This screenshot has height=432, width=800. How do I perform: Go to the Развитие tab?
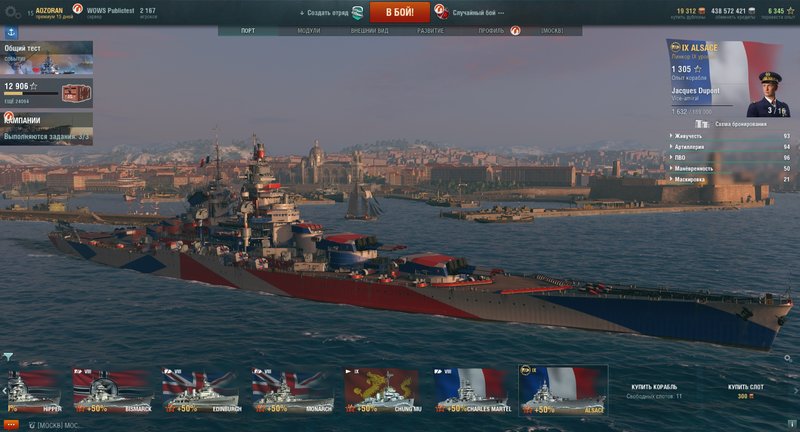coord(431,31)
